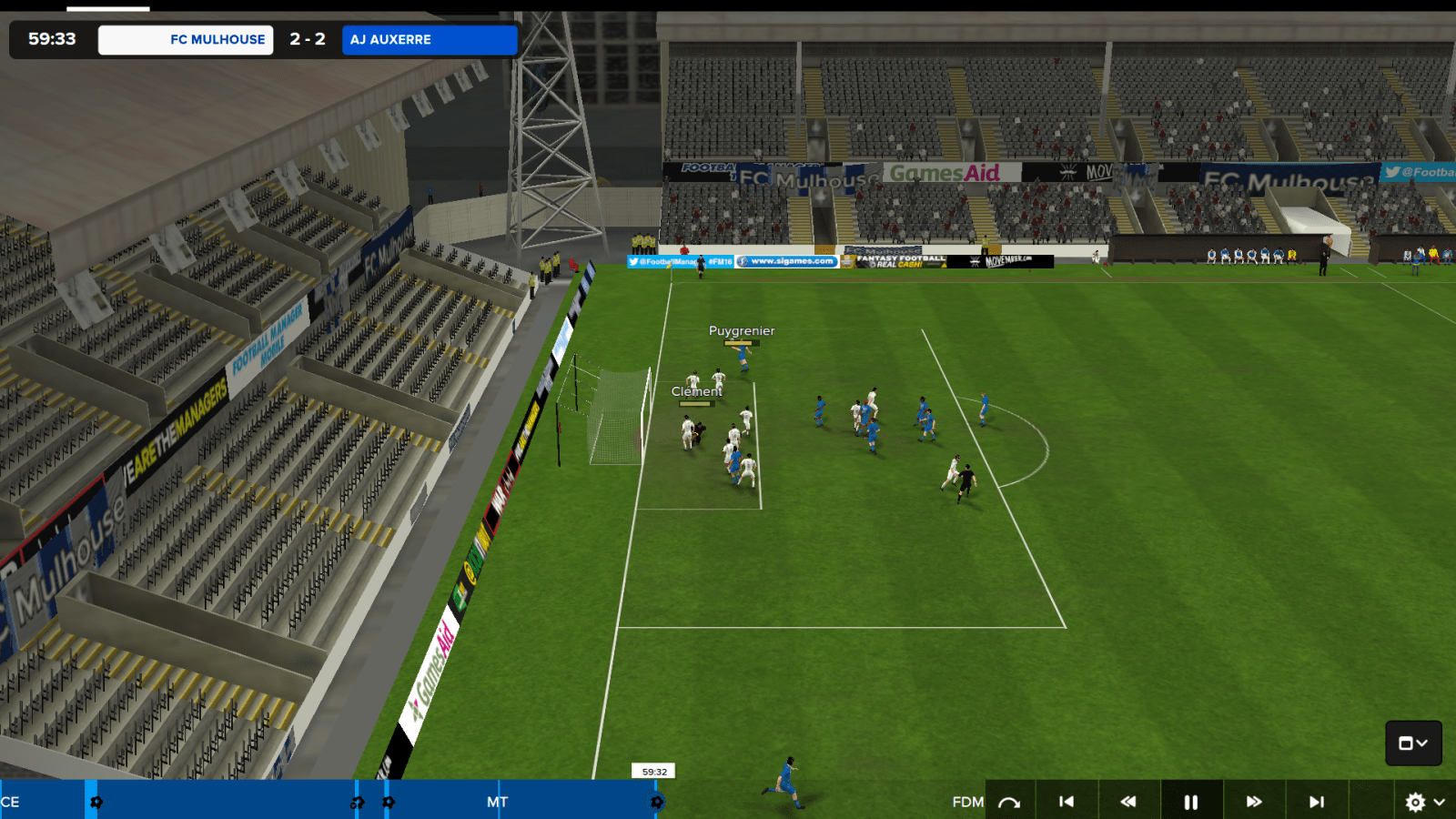
Task: Click the FDM label near playback controls
Action: pos(967,803)
